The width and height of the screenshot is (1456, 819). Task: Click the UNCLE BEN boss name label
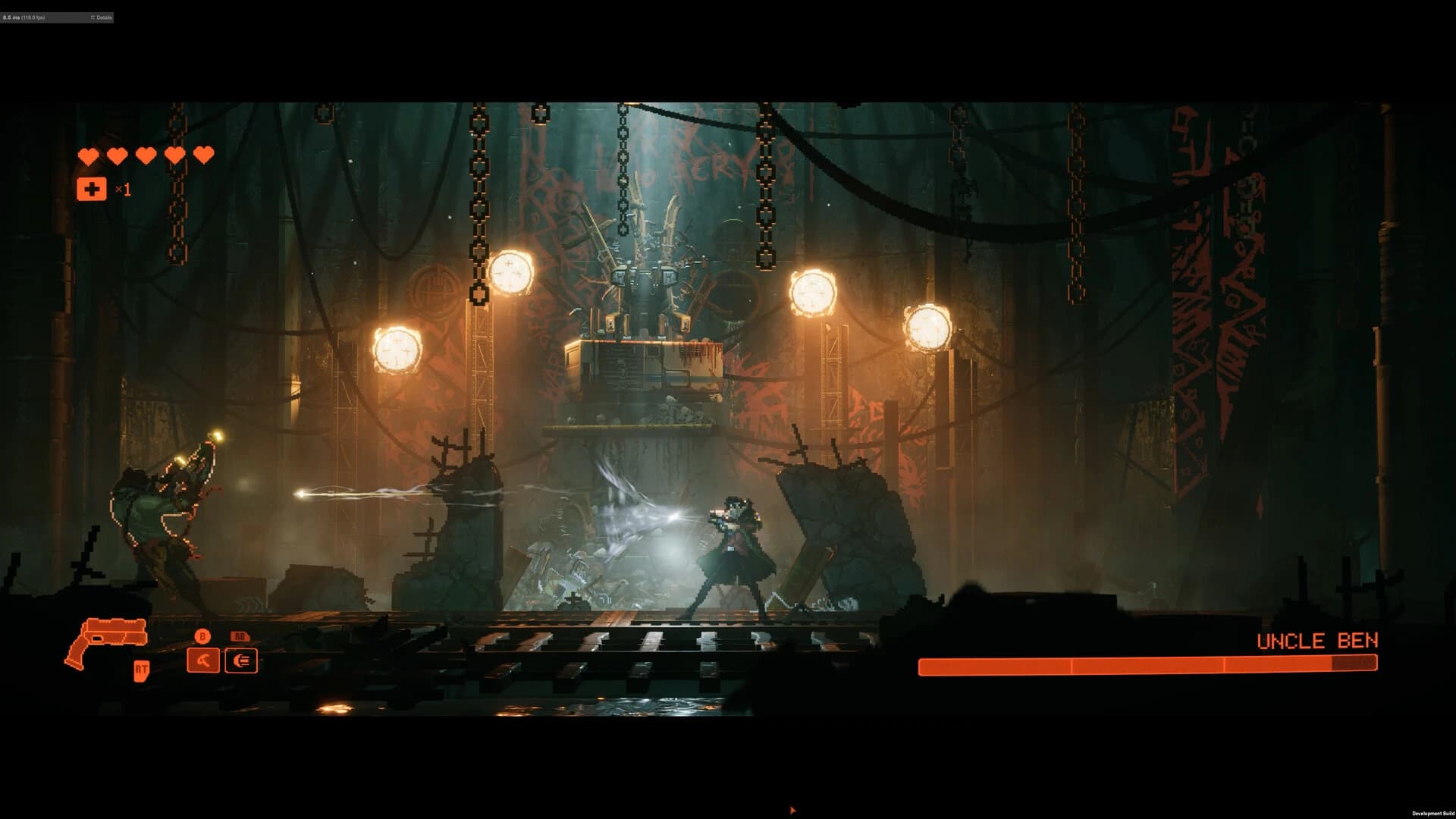click(x=1317, y=641)
